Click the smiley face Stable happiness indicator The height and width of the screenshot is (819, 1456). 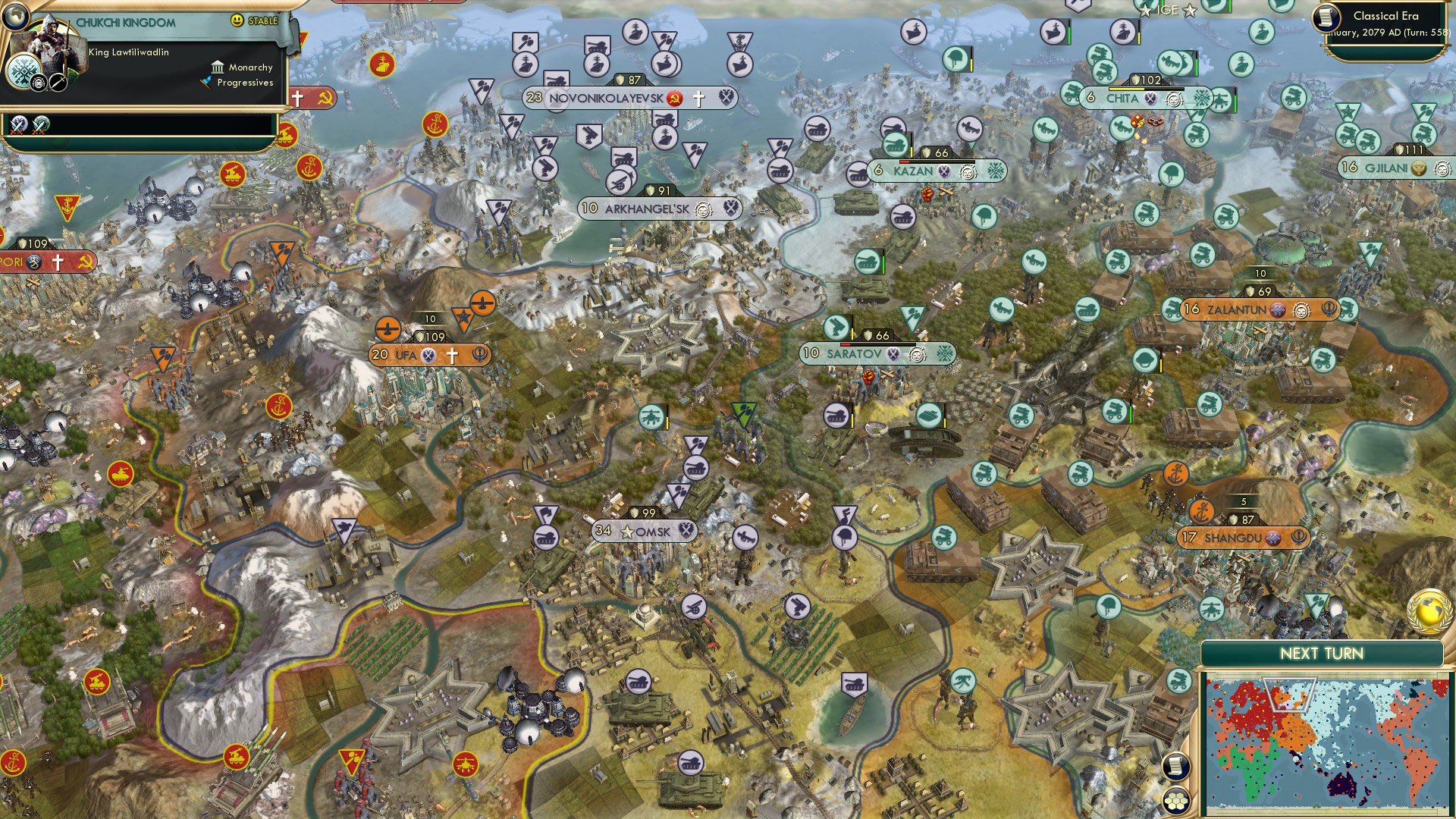237,20
